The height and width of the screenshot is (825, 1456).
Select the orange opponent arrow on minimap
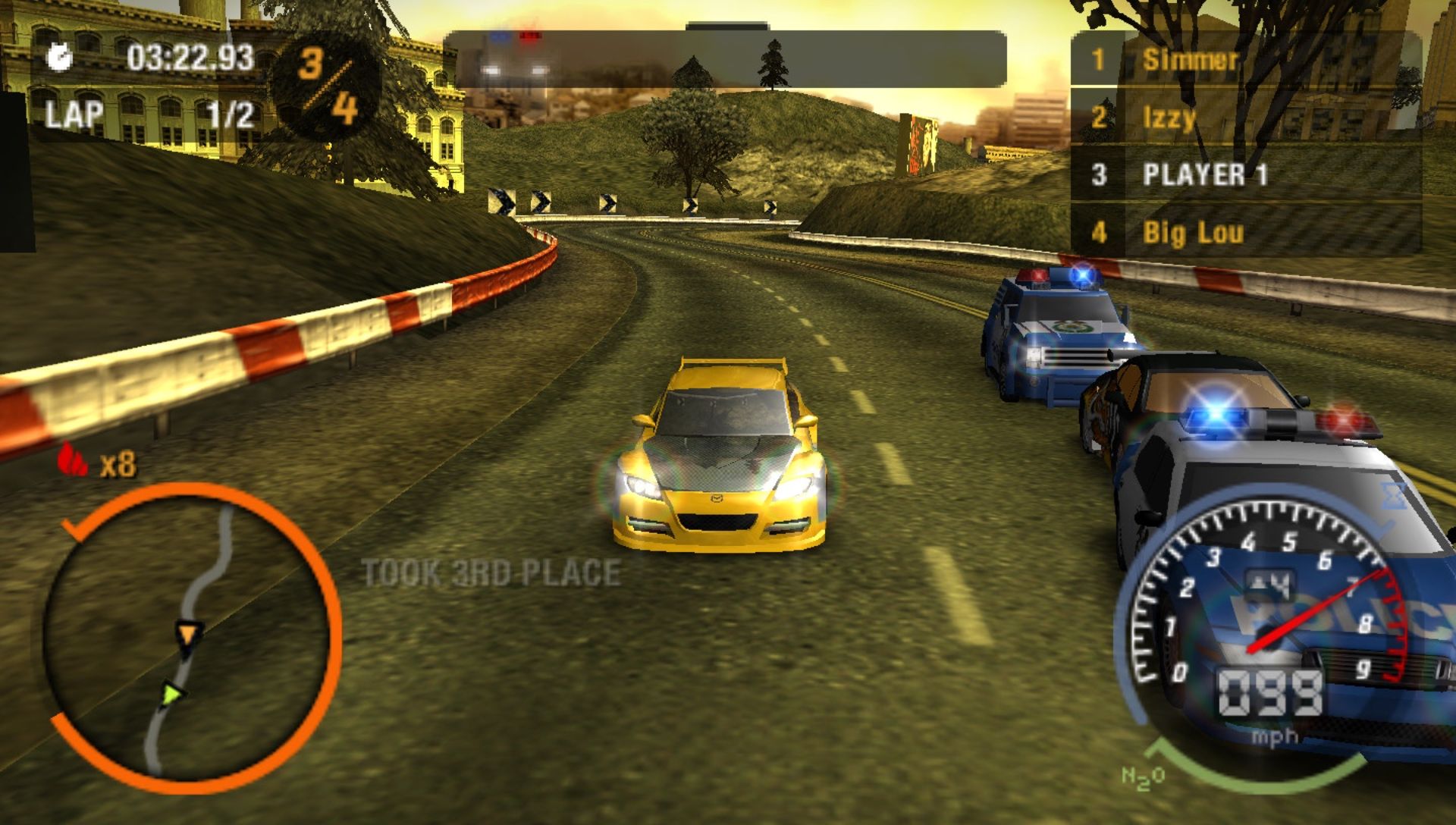click(x=187, y=633)
